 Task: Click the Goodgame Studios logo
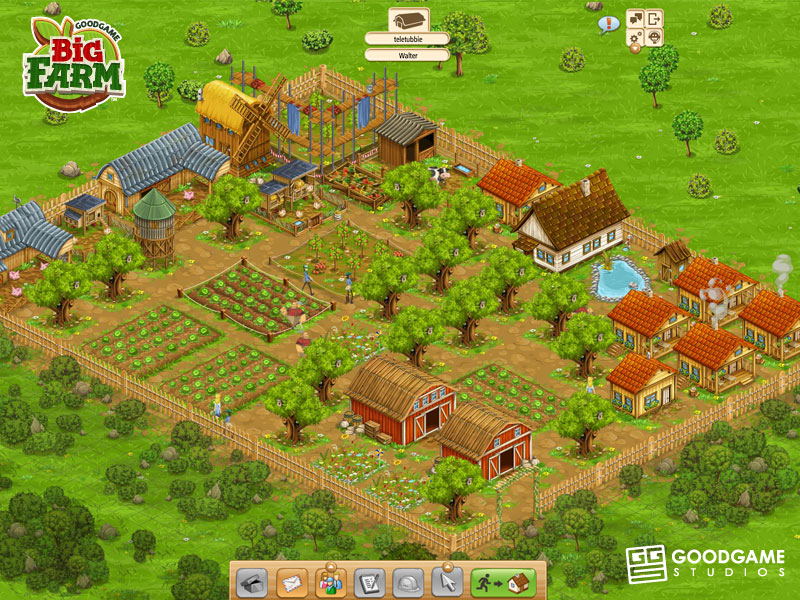click(x=705, y=563)
